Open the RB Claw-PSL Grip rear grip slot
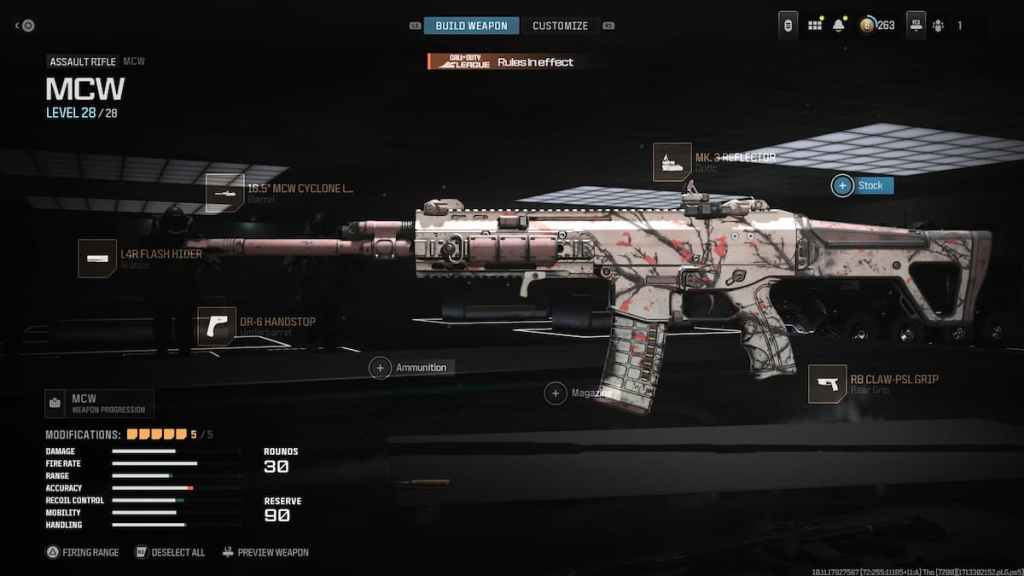This screenshot has height=576, width=1024. tap(828, 384)
